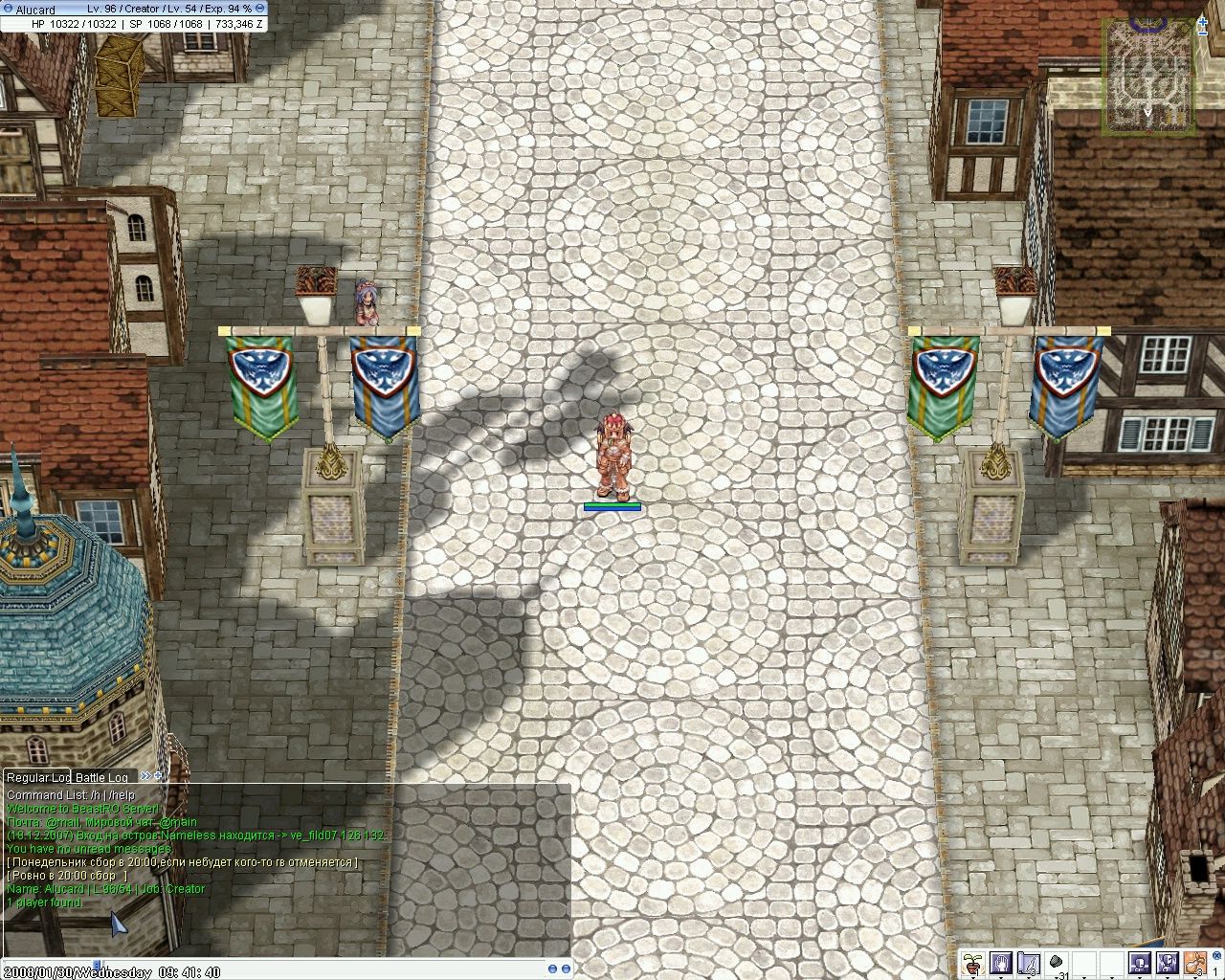This screenshot has width=1225, height=980.
Task: Click the double-arrow button beside Battle Log
Action: [x=145, y=776]
